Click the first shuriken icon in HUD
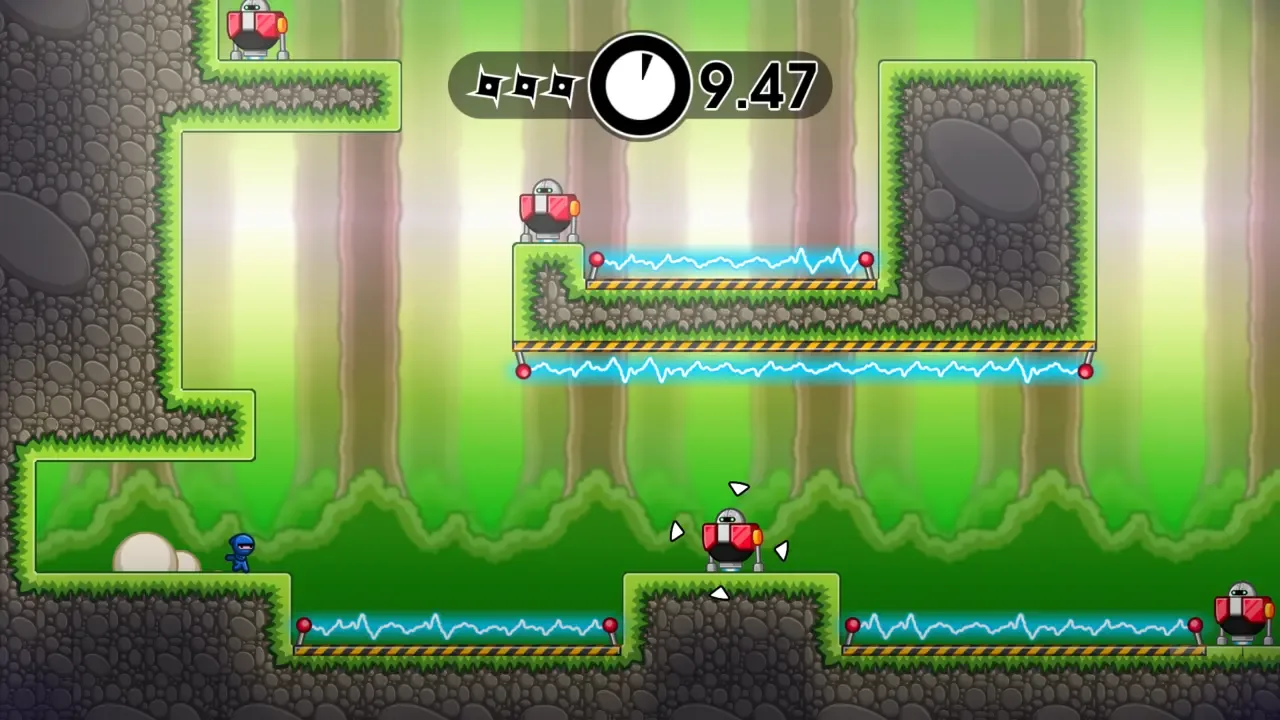Screen dimensions: 1280x720 click(490, 85)
